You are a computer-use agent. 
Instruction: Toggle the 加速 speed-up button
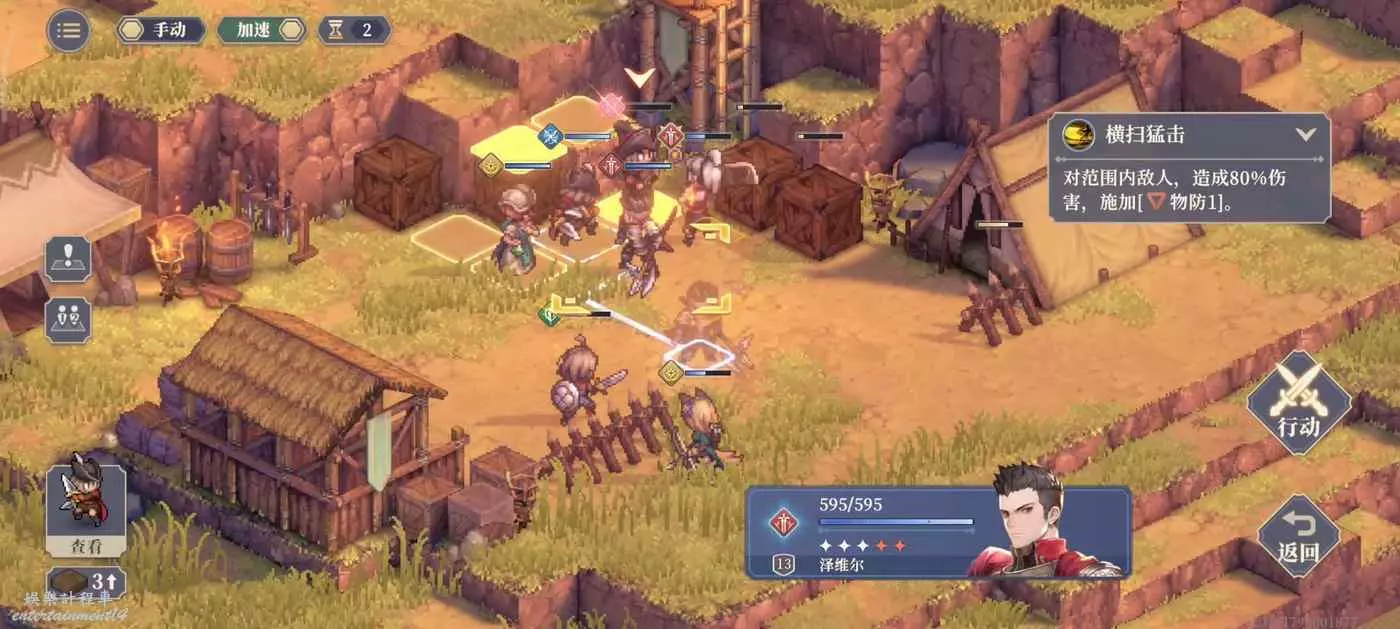pos(260,30)
